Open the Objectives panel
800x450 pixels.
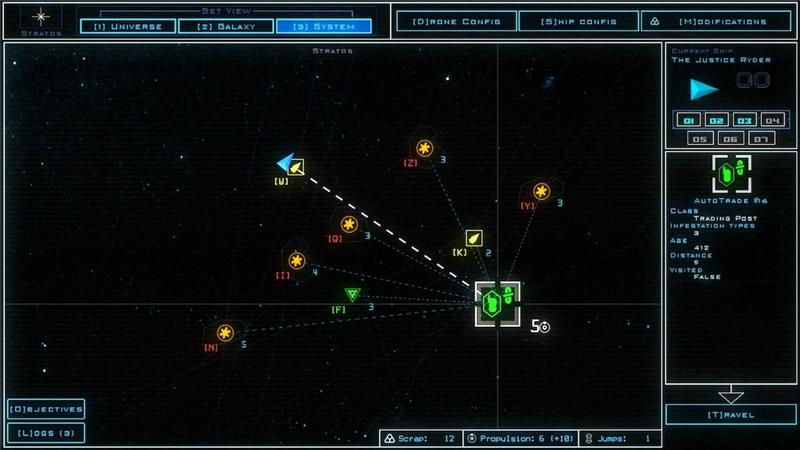[x=46, y=409]
